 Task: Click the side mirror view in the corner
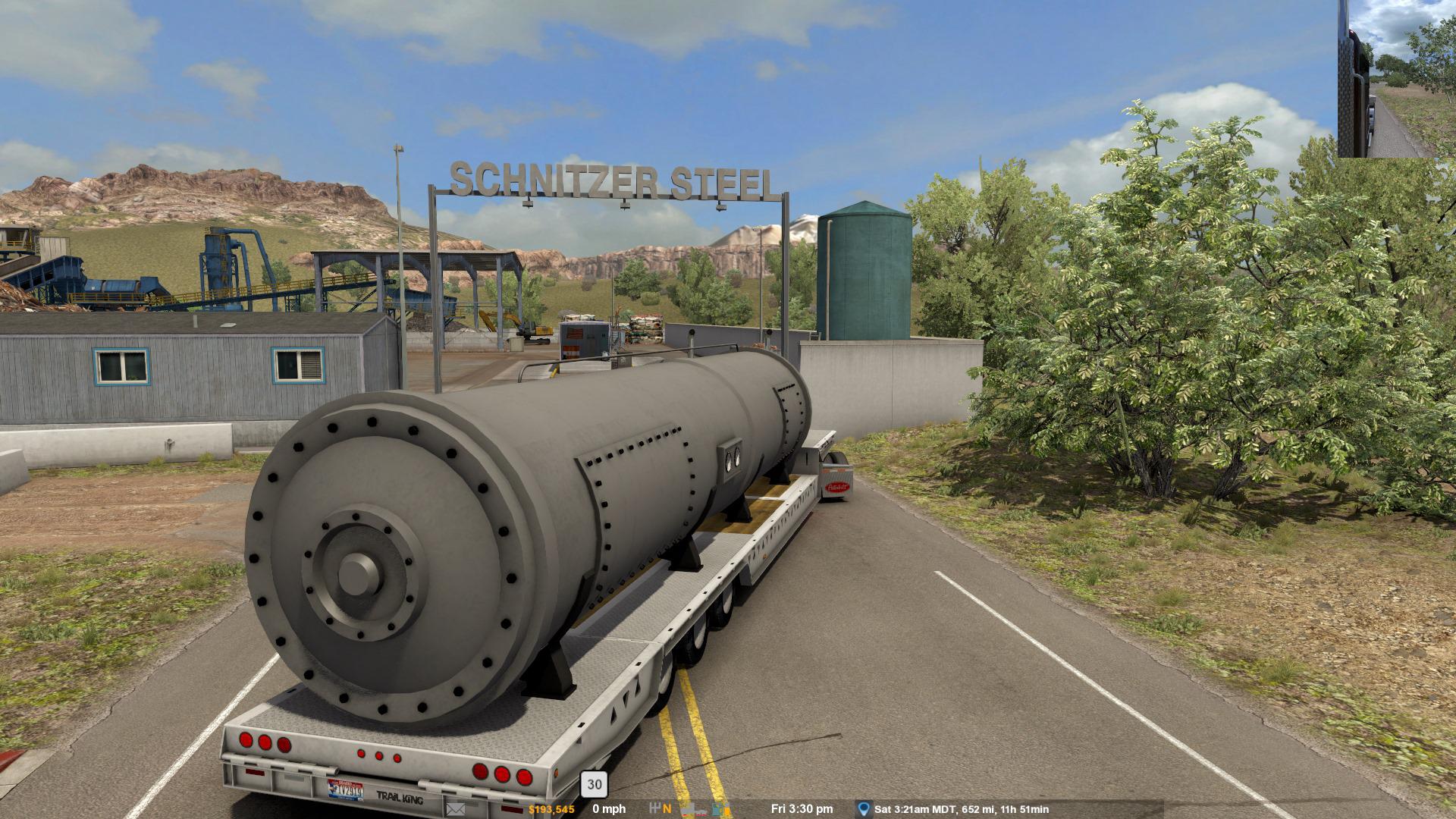click(1396, 79)
